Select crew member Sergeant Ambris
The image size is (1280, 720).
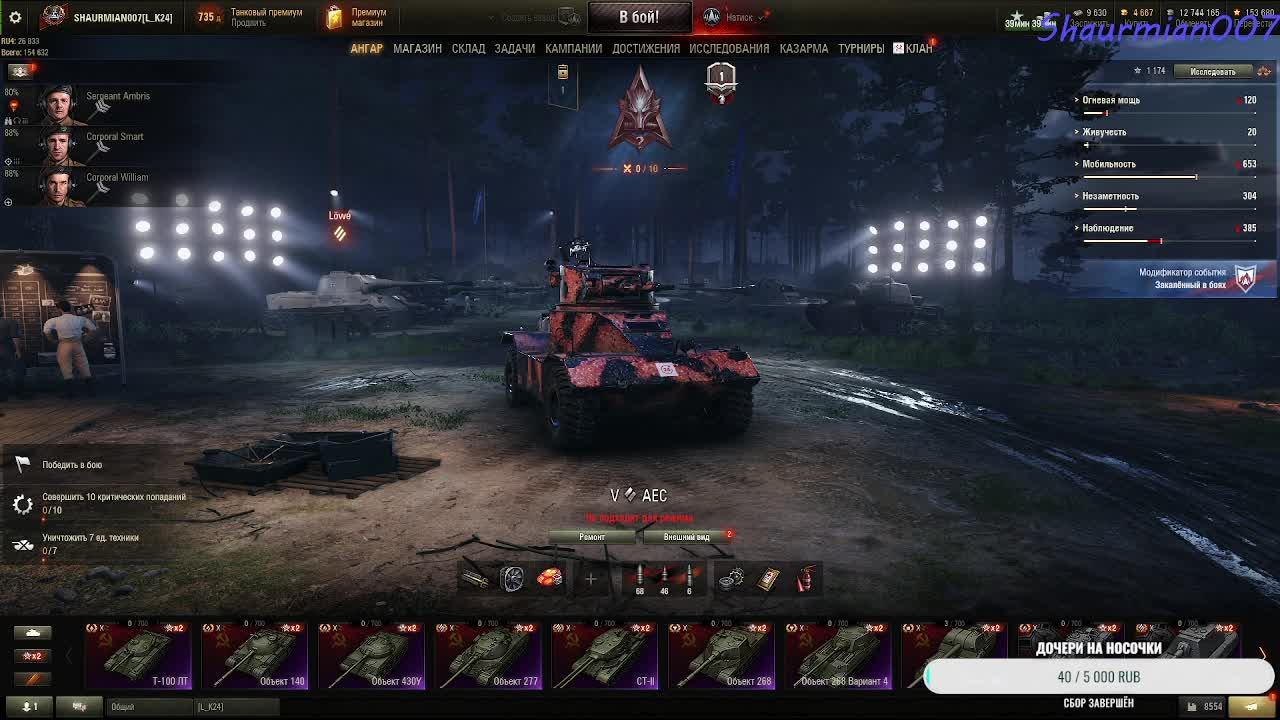(x=95, y=100)
